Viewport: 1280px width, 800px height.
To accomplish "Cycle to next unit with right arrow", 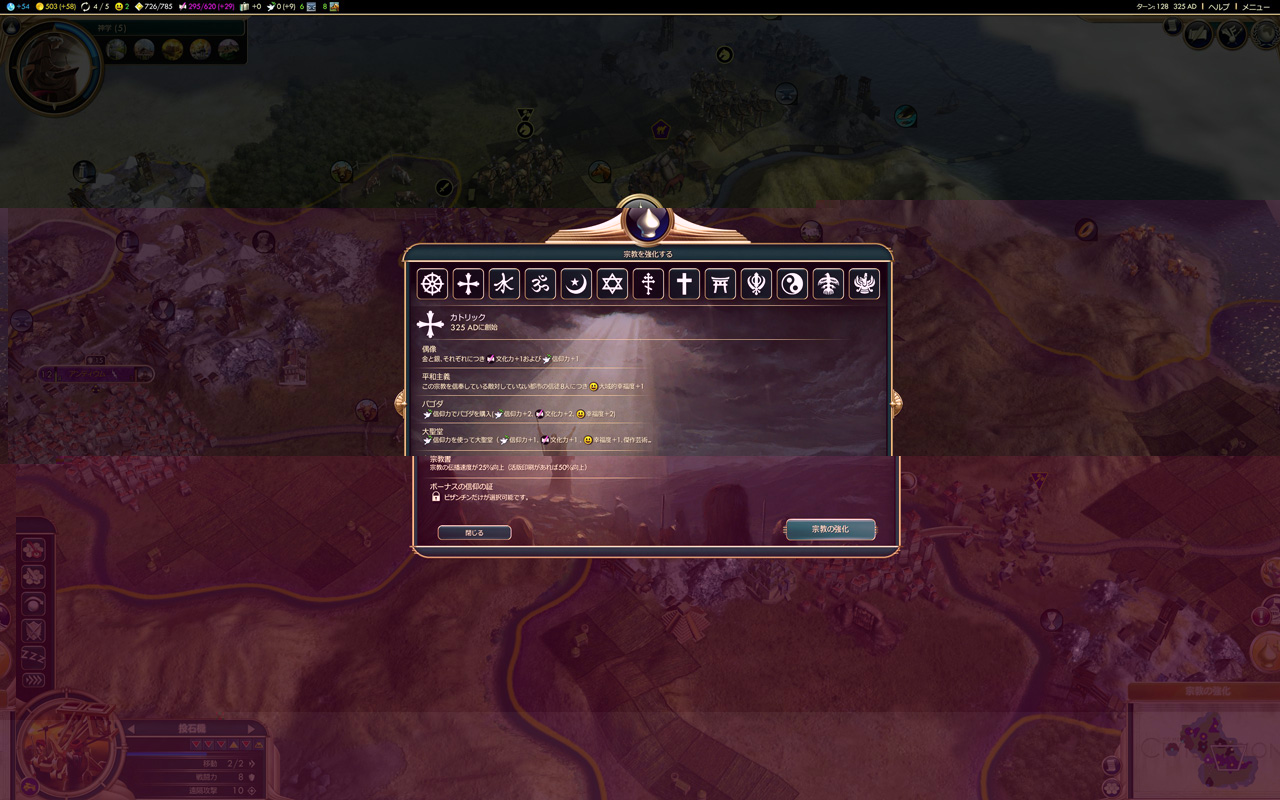I will coord(251,729).
